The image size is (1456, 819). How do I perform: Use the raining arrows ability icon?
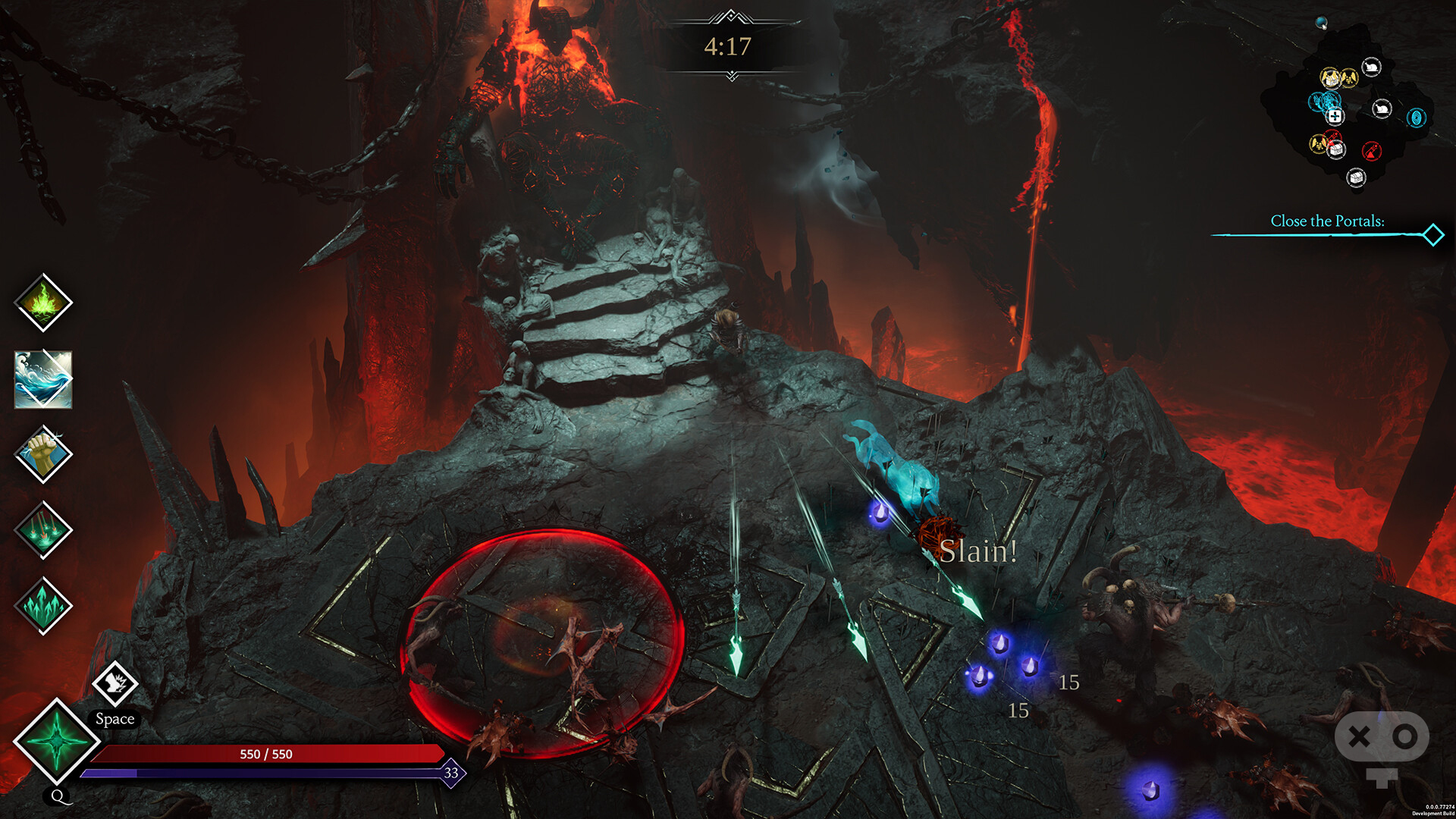pyautogui.click(x=43, y=530)
